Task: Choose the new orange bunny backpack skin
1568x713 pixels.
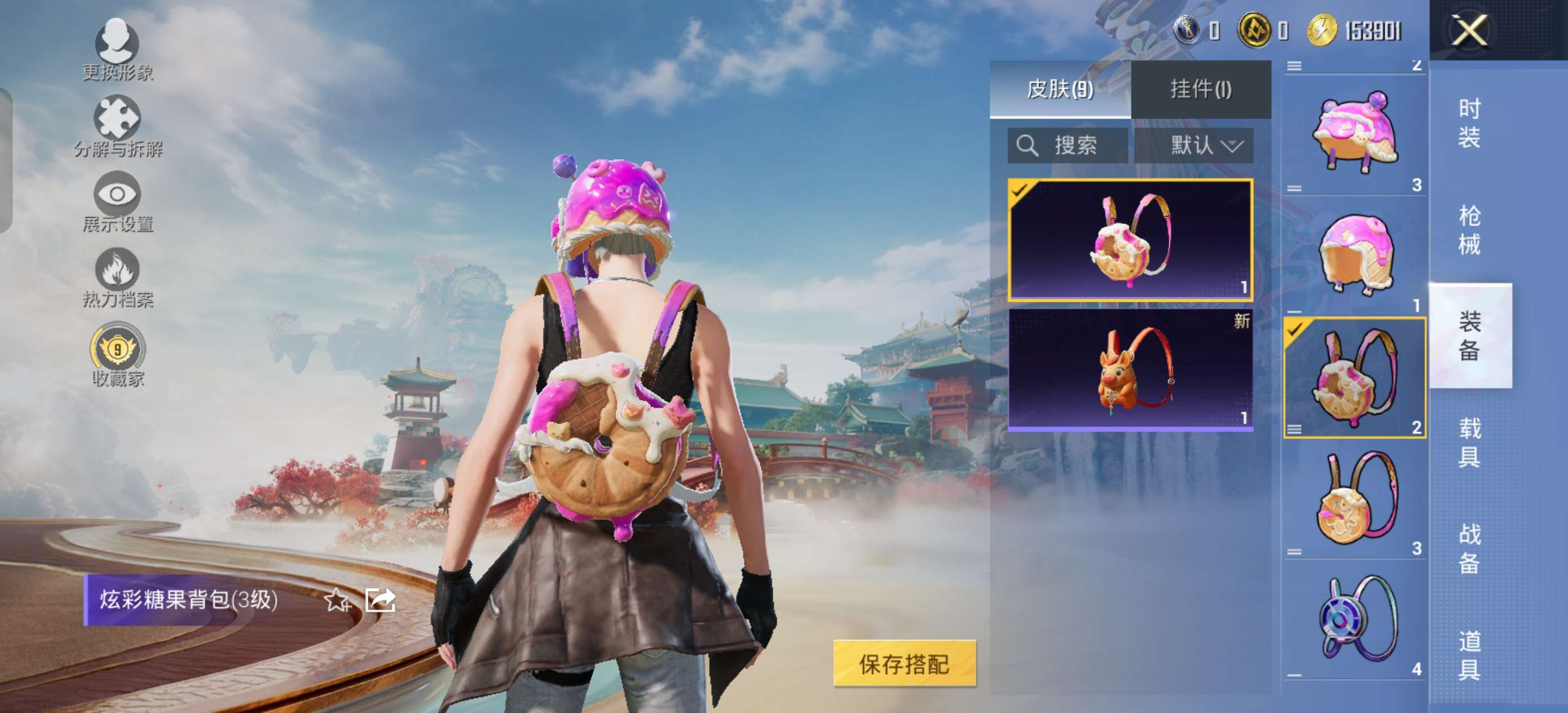Action: (x=1130, y=369)
